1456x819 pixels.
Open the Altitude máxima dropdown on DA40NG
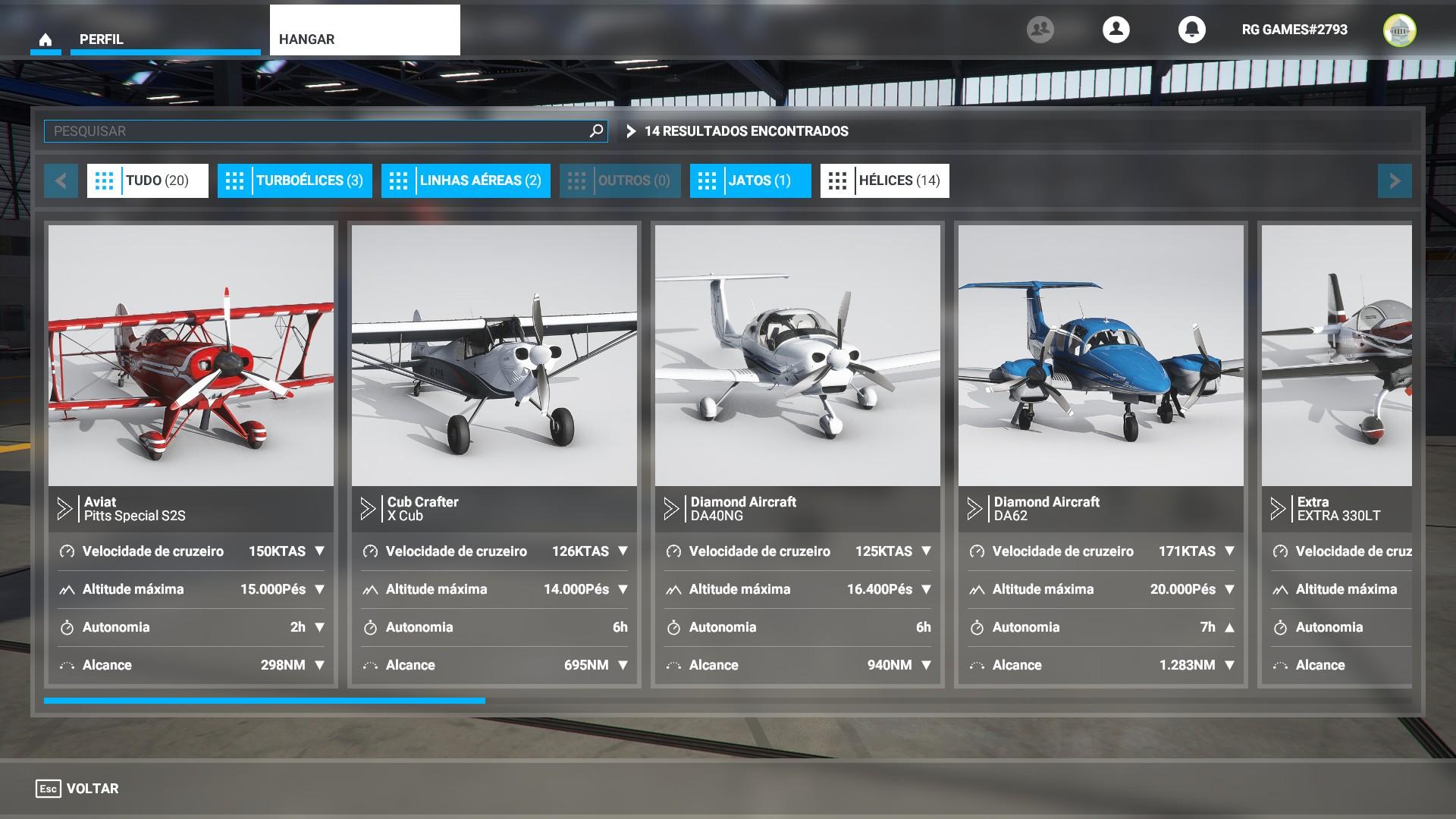point(925,589)
